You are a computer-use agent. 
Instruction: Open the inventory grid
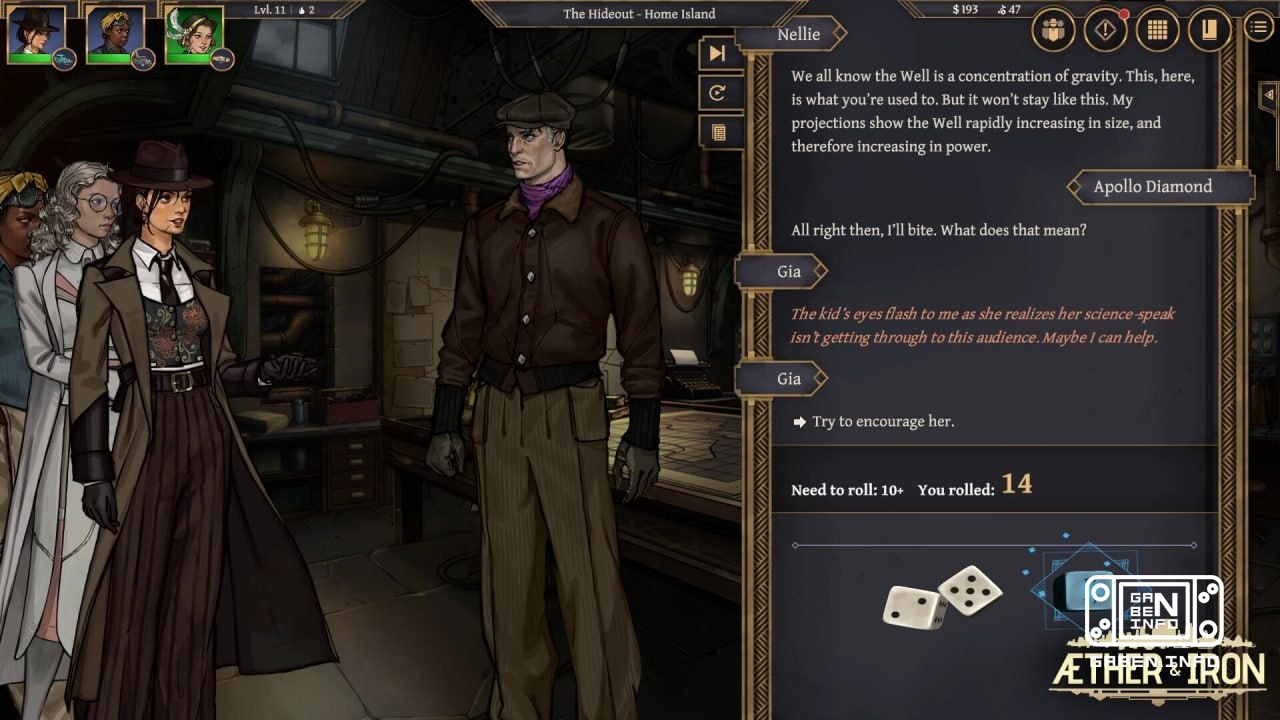pos(1156,29)
